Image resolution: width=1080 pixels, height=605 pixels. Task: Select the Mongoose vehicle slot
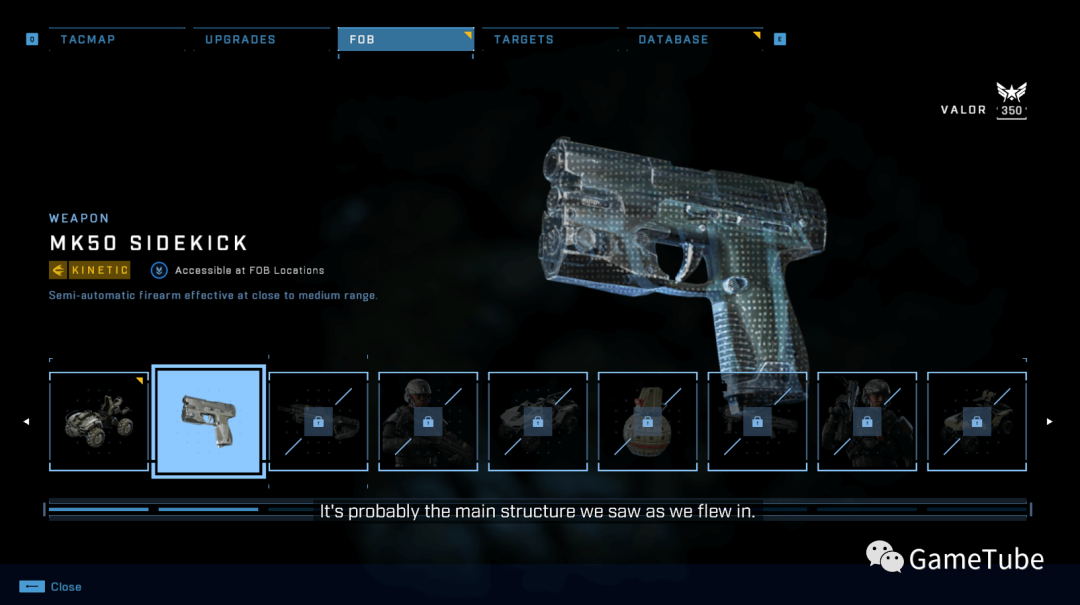tap(98, 421)
